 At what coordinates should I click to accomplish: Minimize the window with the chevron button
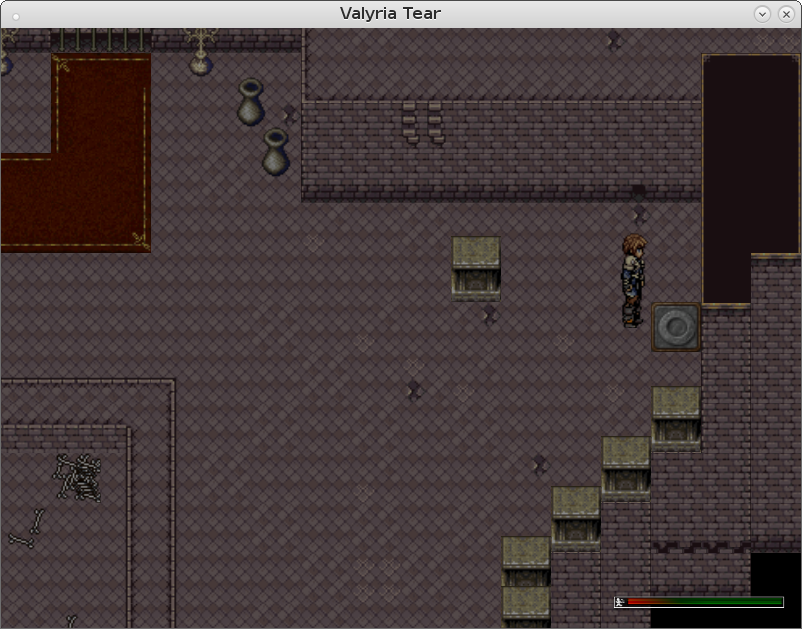tap(763, 14)
